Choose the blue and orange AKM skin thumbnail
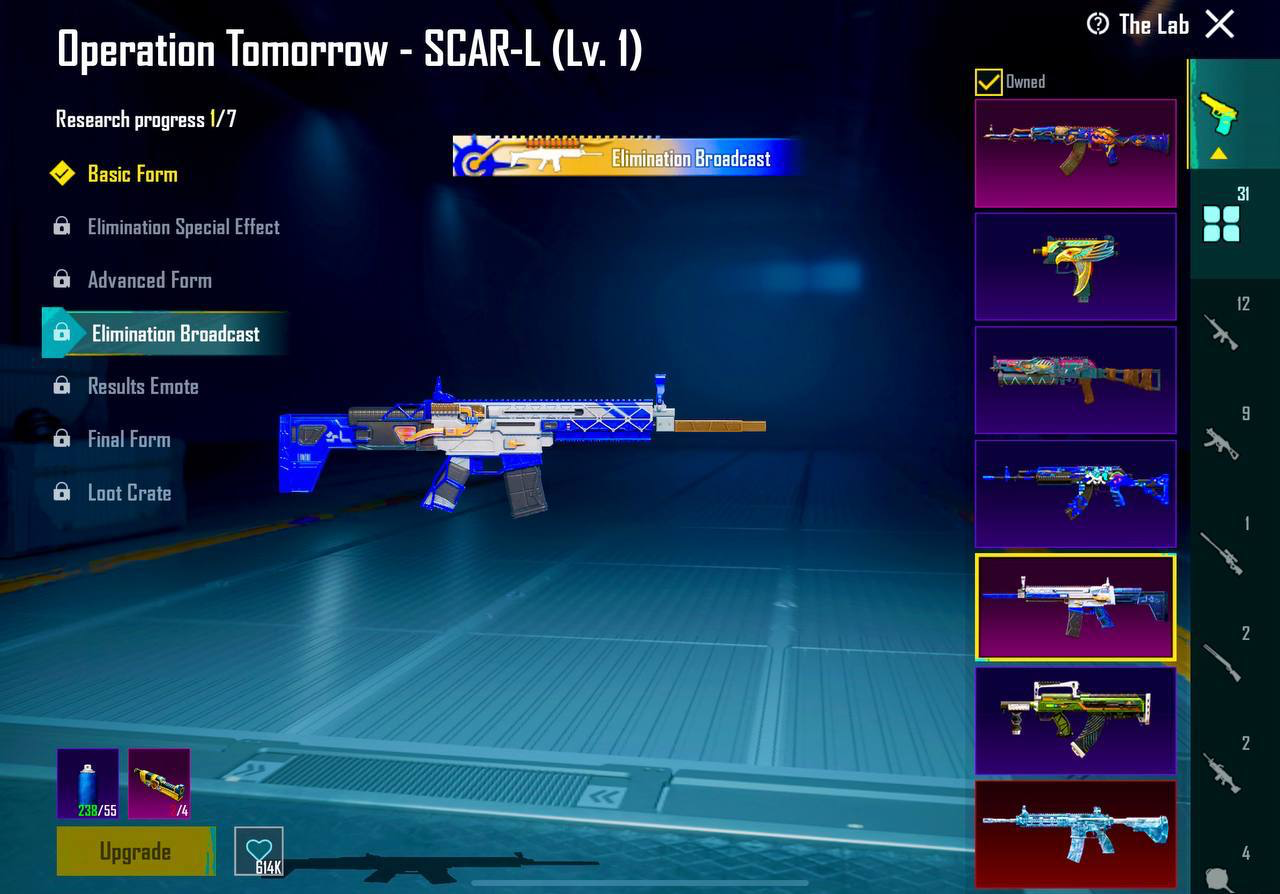1280x894 pixels. pyautogui.click(x=1075, y=152)
